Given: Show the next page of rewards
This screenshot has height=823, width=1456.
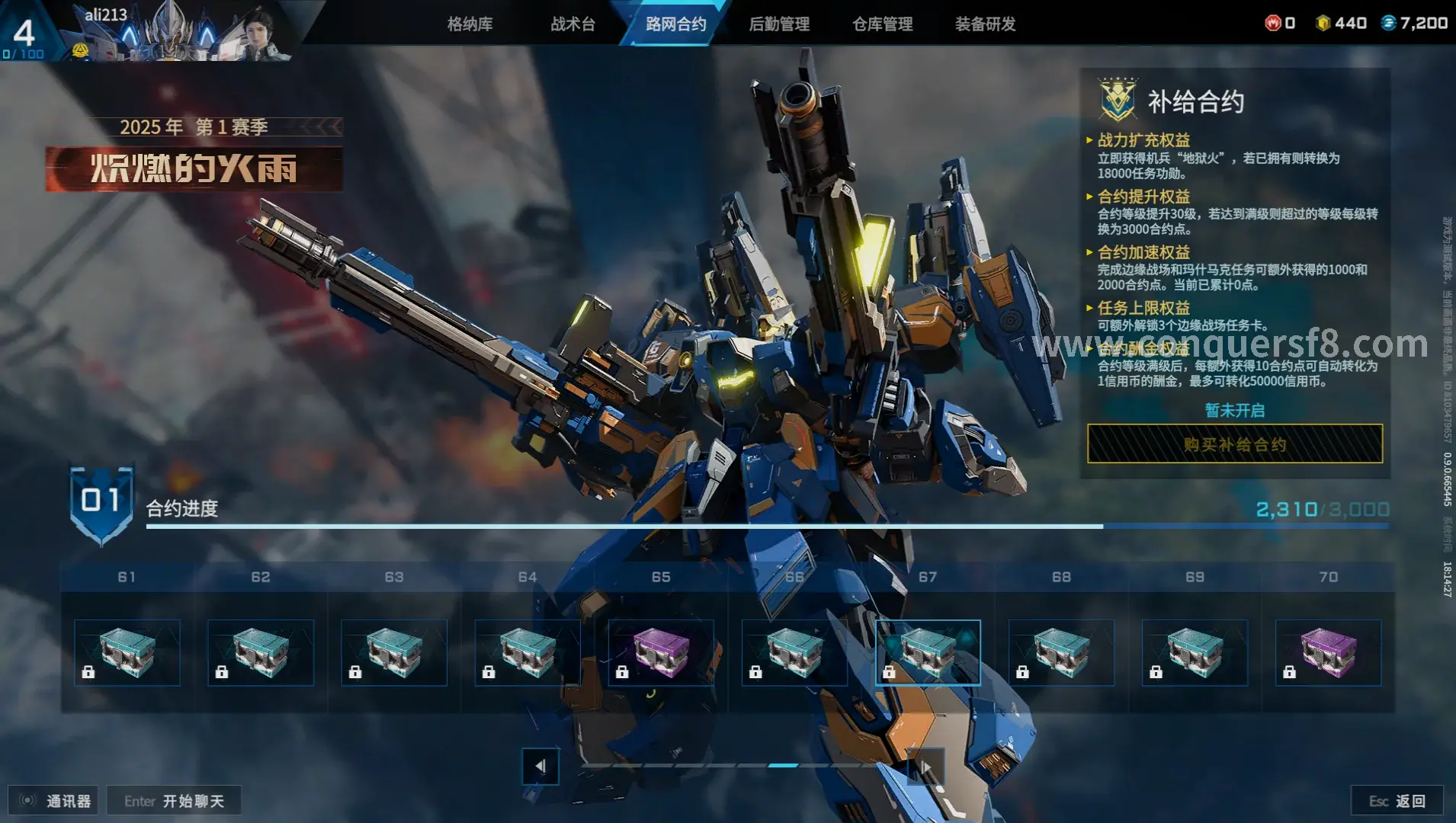Looking at the screenshot, I should click(925, 766).
